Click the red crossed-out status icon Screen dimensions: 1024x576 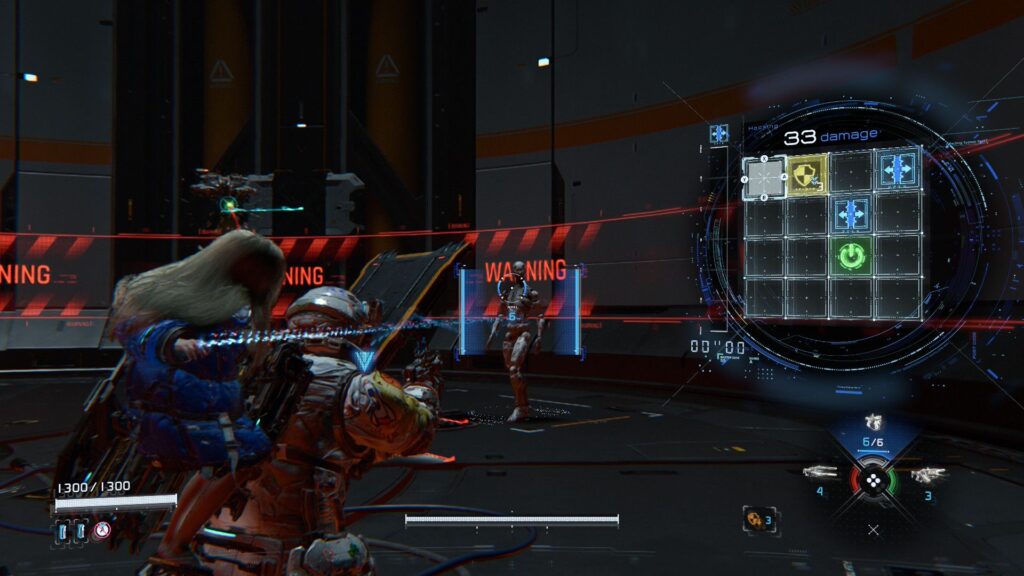[101, 531]
